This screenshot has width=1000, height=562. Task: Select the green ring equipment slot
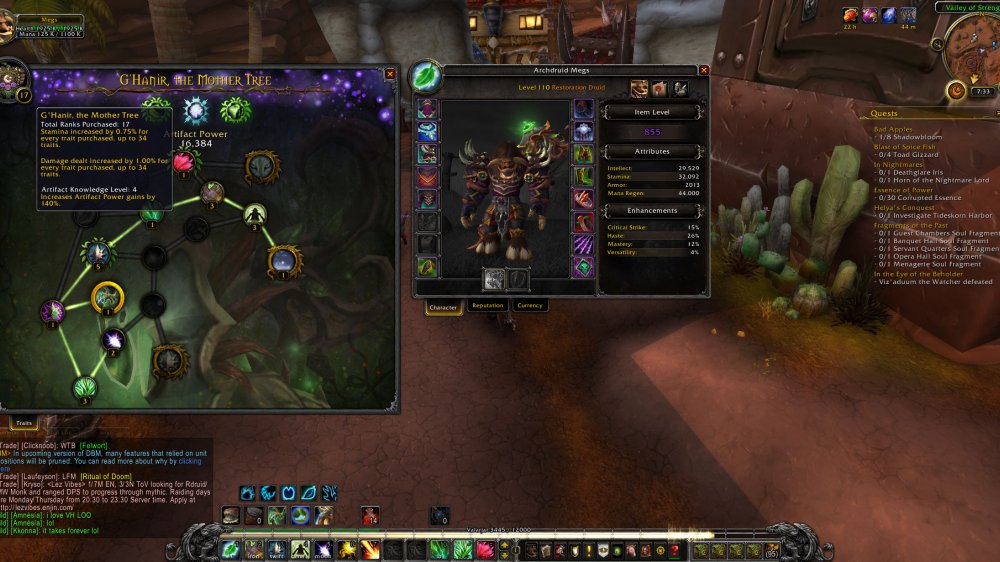582,175
